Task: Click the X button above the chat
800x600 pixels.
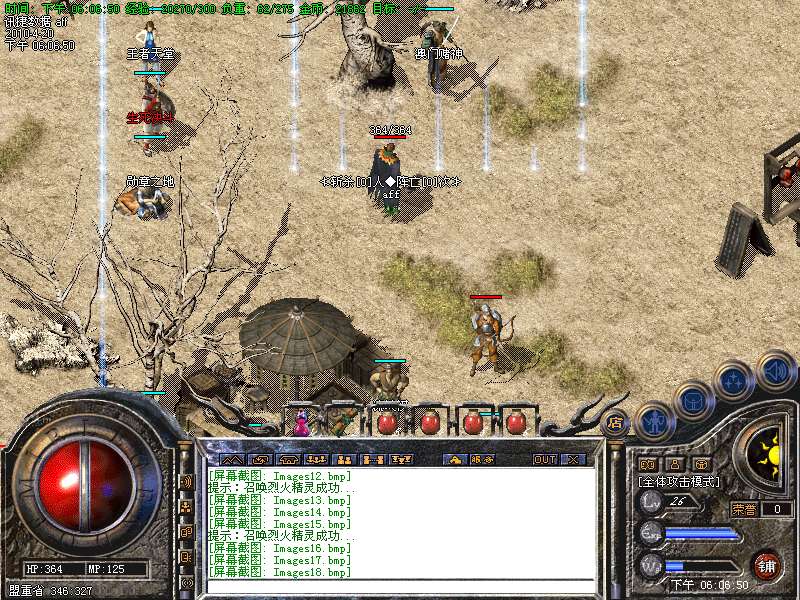Action: pos(573,460)
